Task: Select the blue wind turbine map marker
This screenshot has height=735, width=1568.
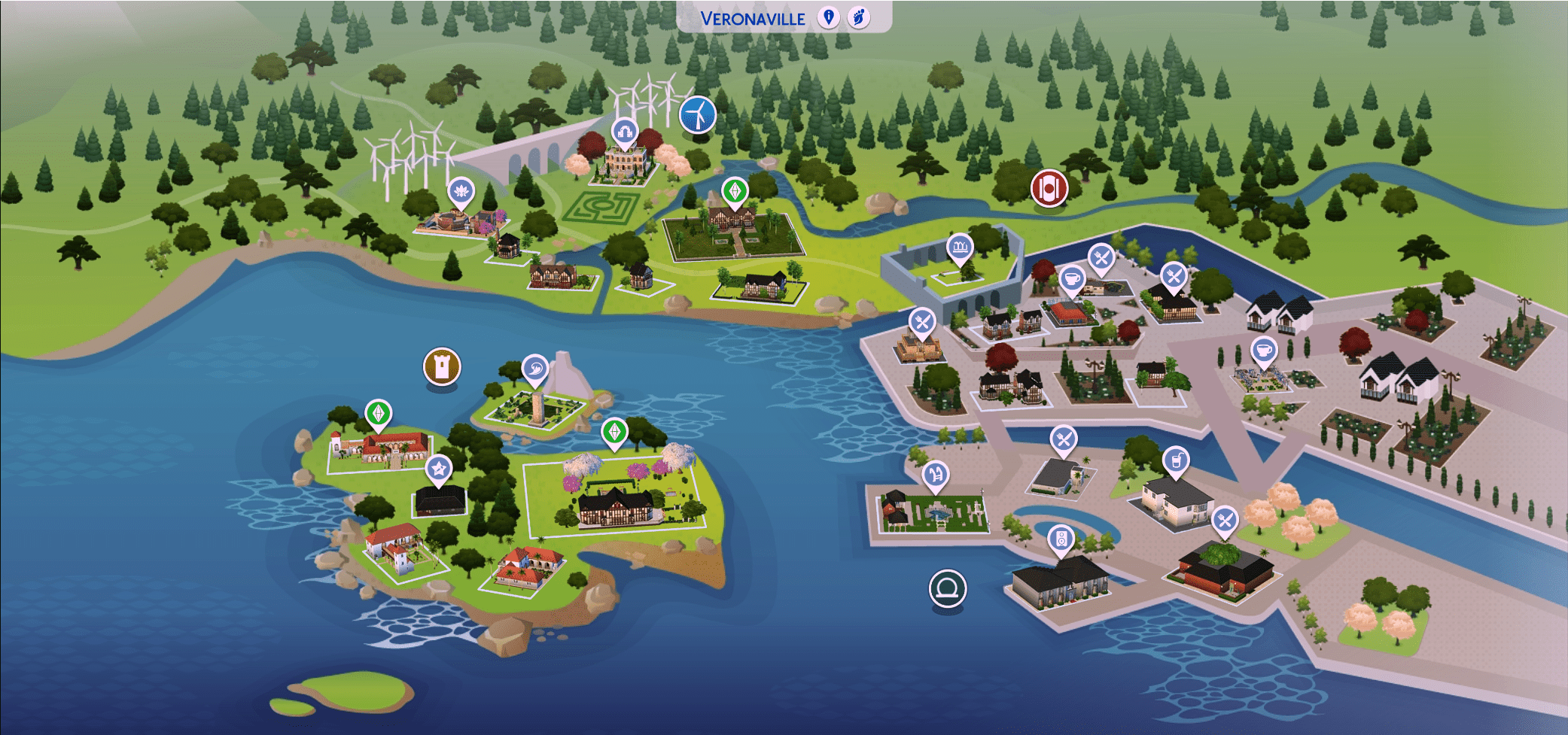Action: (x=698, y=115)
